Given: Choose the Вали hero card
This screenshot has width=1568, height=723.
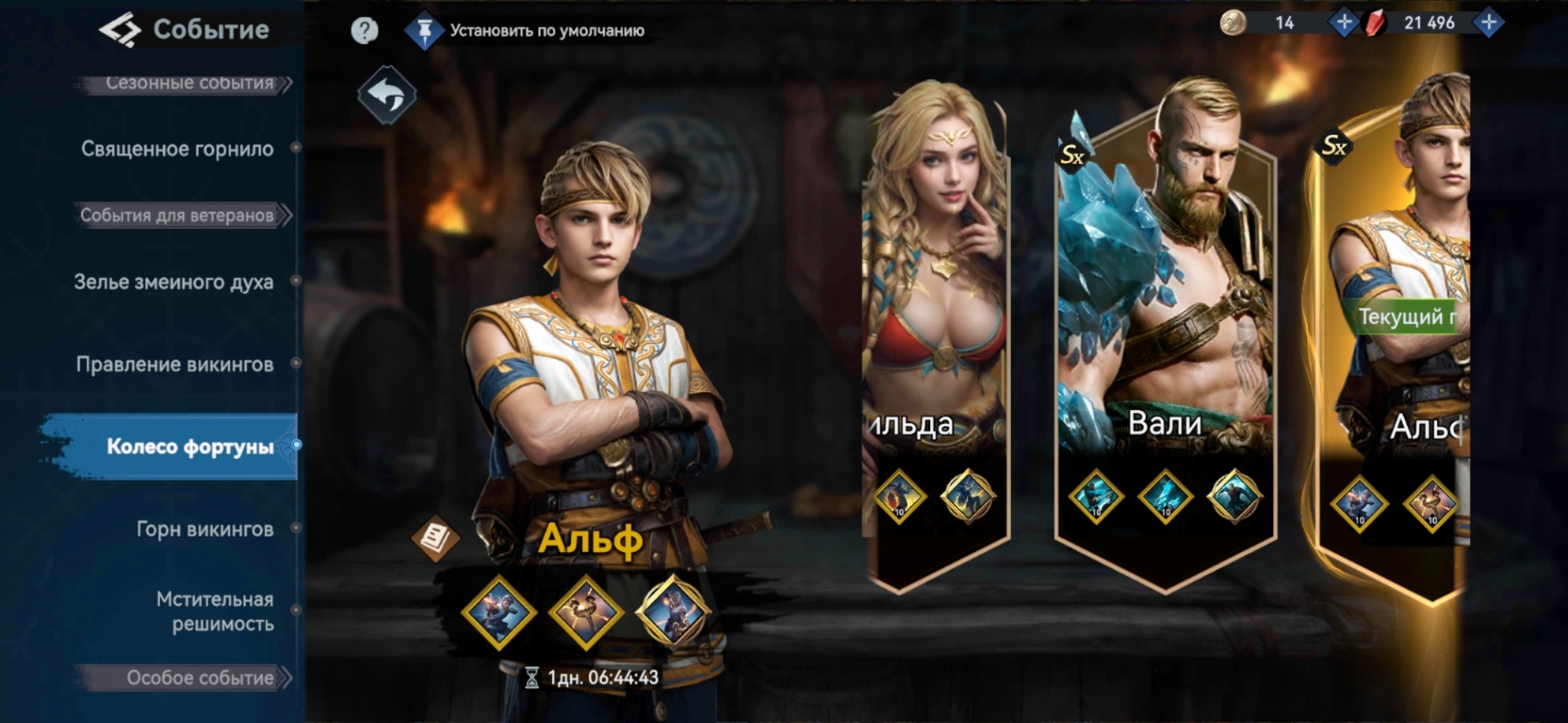Looking at the screenshot, I should (1165, 327).
